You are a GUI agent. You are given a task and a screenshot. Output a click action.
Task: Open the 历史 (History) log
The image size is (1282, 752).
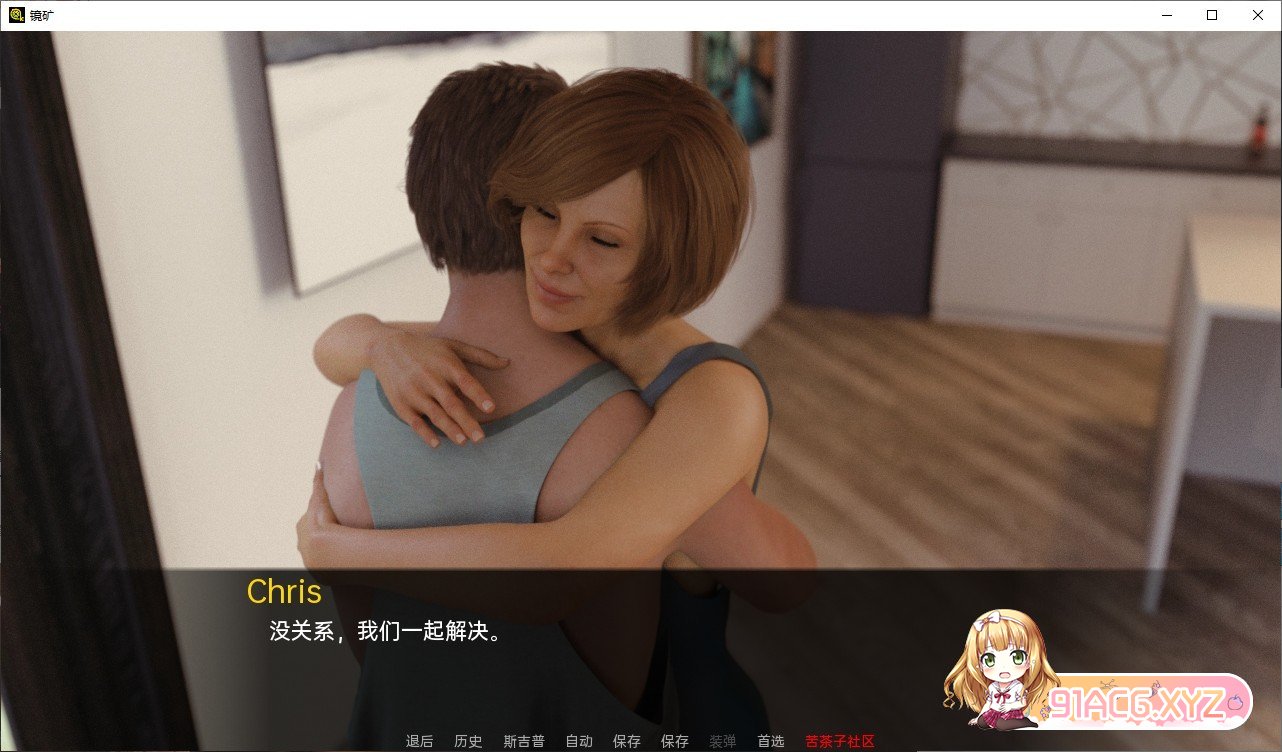468,741
